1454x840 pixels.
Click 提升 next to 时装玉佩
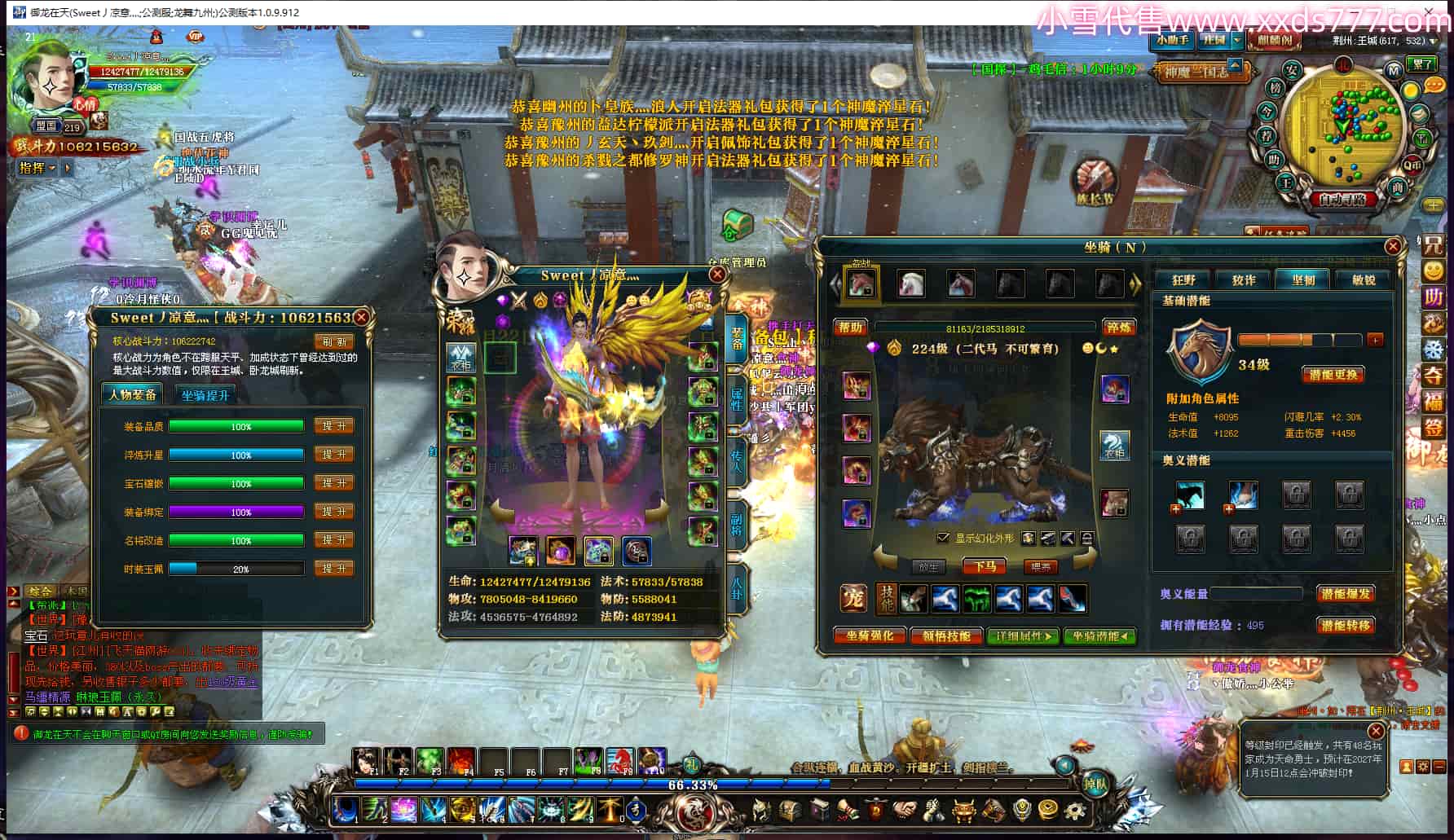pos(334,569)
